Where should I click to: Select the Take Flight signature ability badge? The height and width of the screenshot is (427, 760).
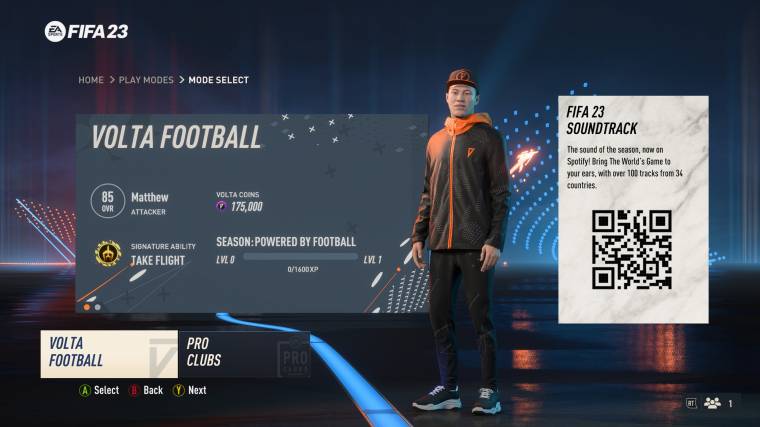pyautogui.click(x=108, y=253)
